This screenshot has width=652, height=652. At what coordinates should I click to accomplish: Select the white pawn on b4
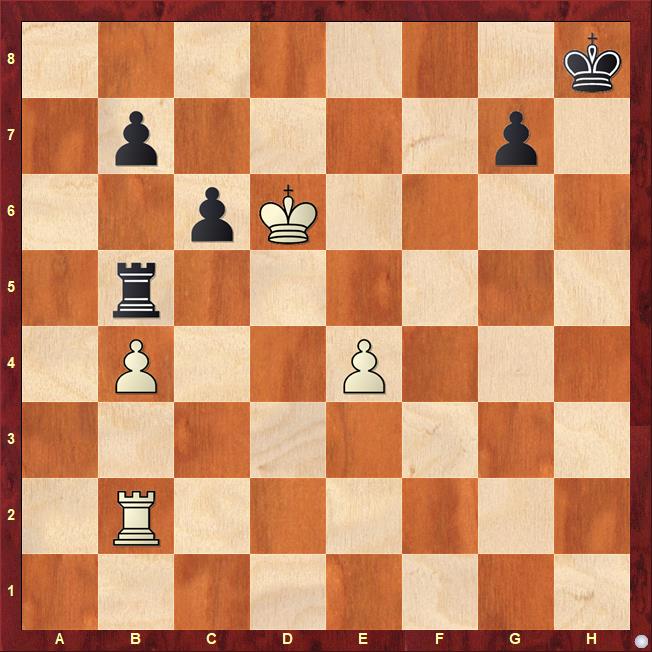tap(136, 366)
